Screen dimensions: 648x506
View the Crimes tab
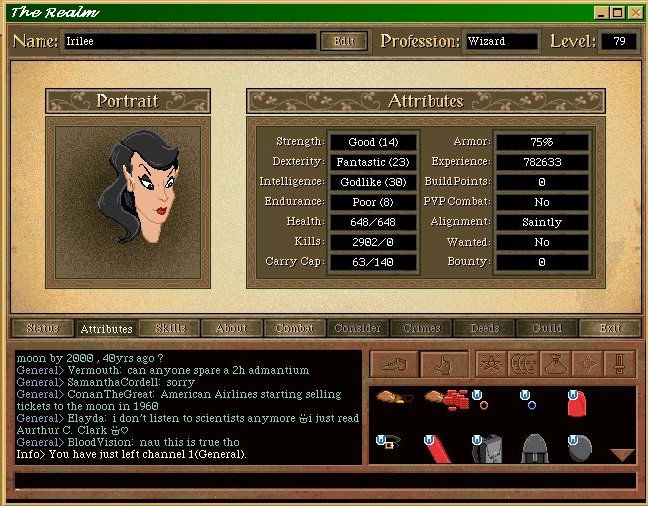tap(421, 328)
